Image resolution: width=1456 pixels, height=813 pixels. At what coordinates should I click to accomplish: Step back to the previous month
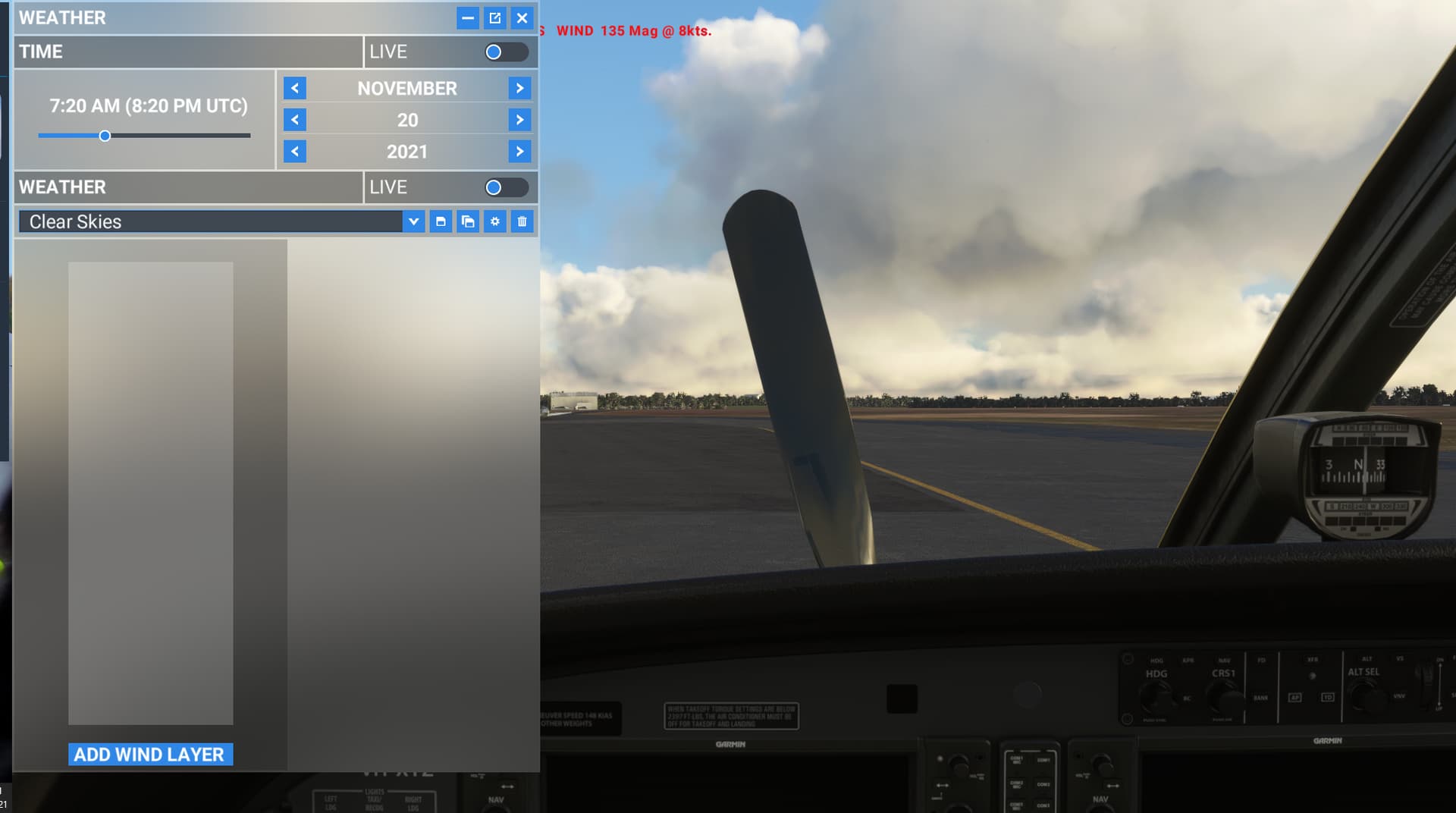[295, 88]
